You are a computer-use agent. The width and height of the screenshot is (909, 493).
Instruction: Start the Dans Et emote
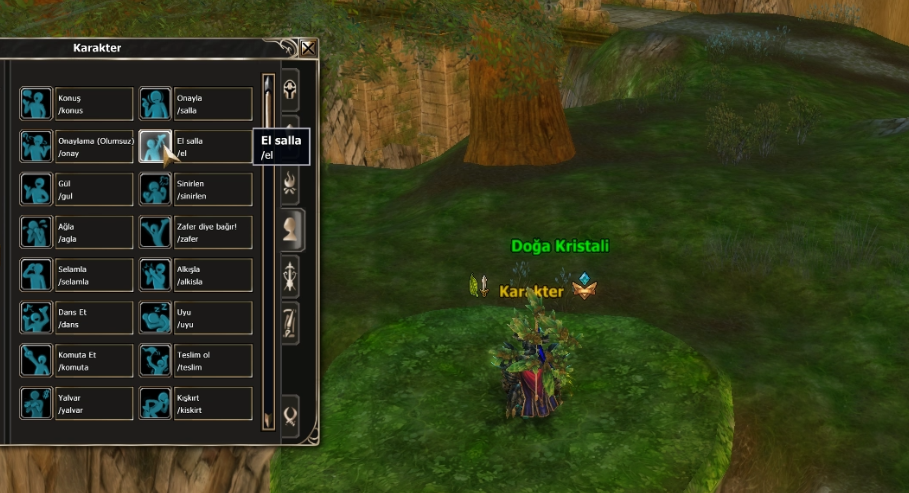point(36,318)
